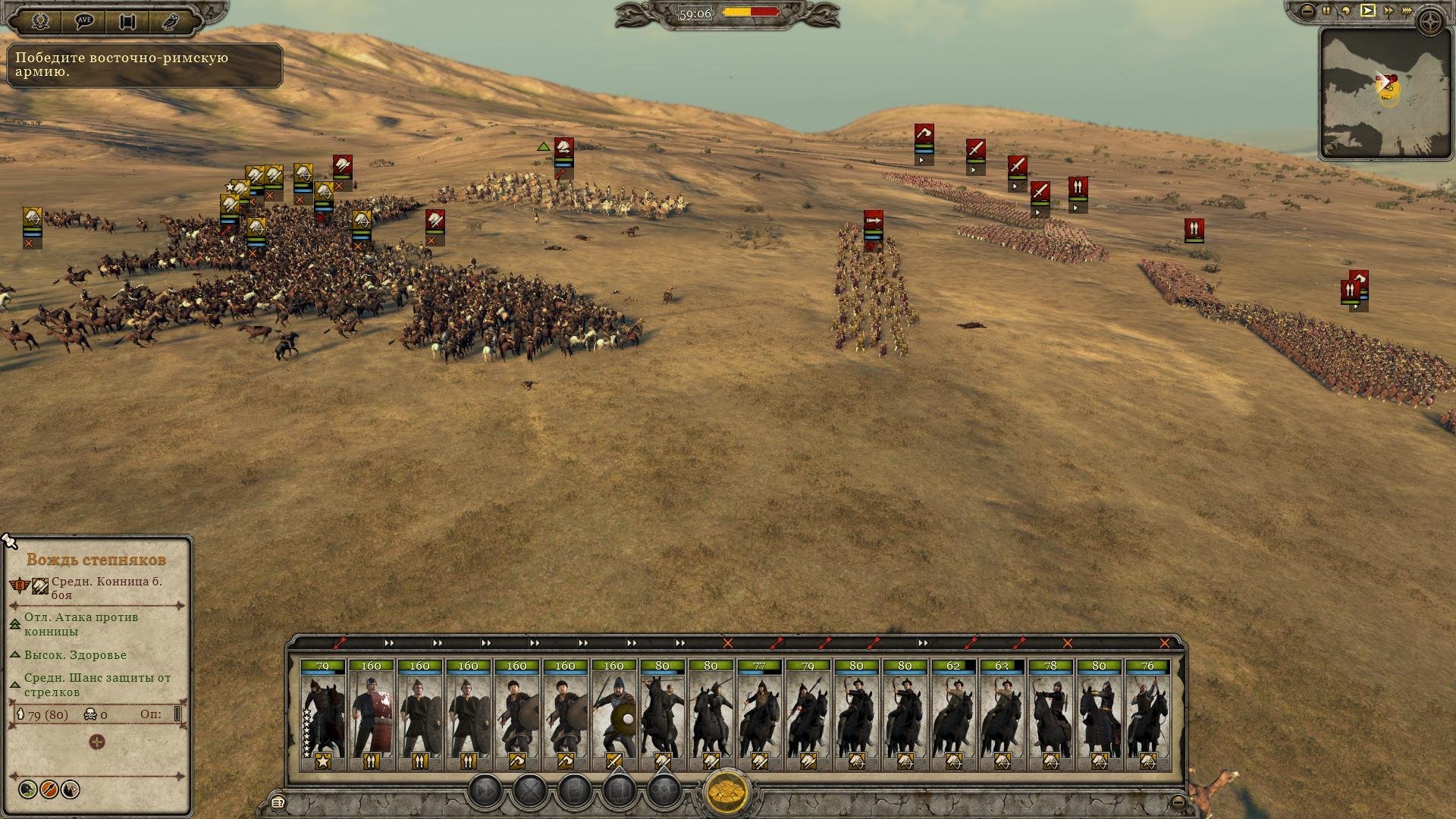Viewport: 1456px width, 819px height.
Task: Expand unit details with the plus button
Action: click(97, 742)
